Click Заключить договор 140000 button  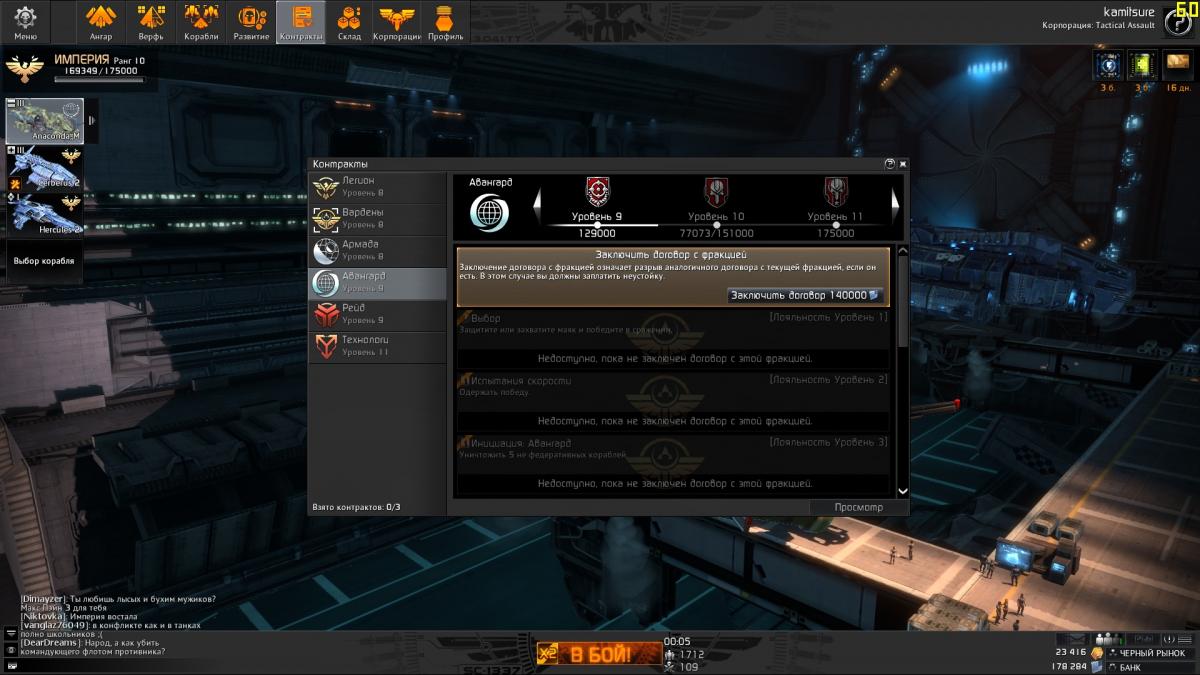pos(804,296)
